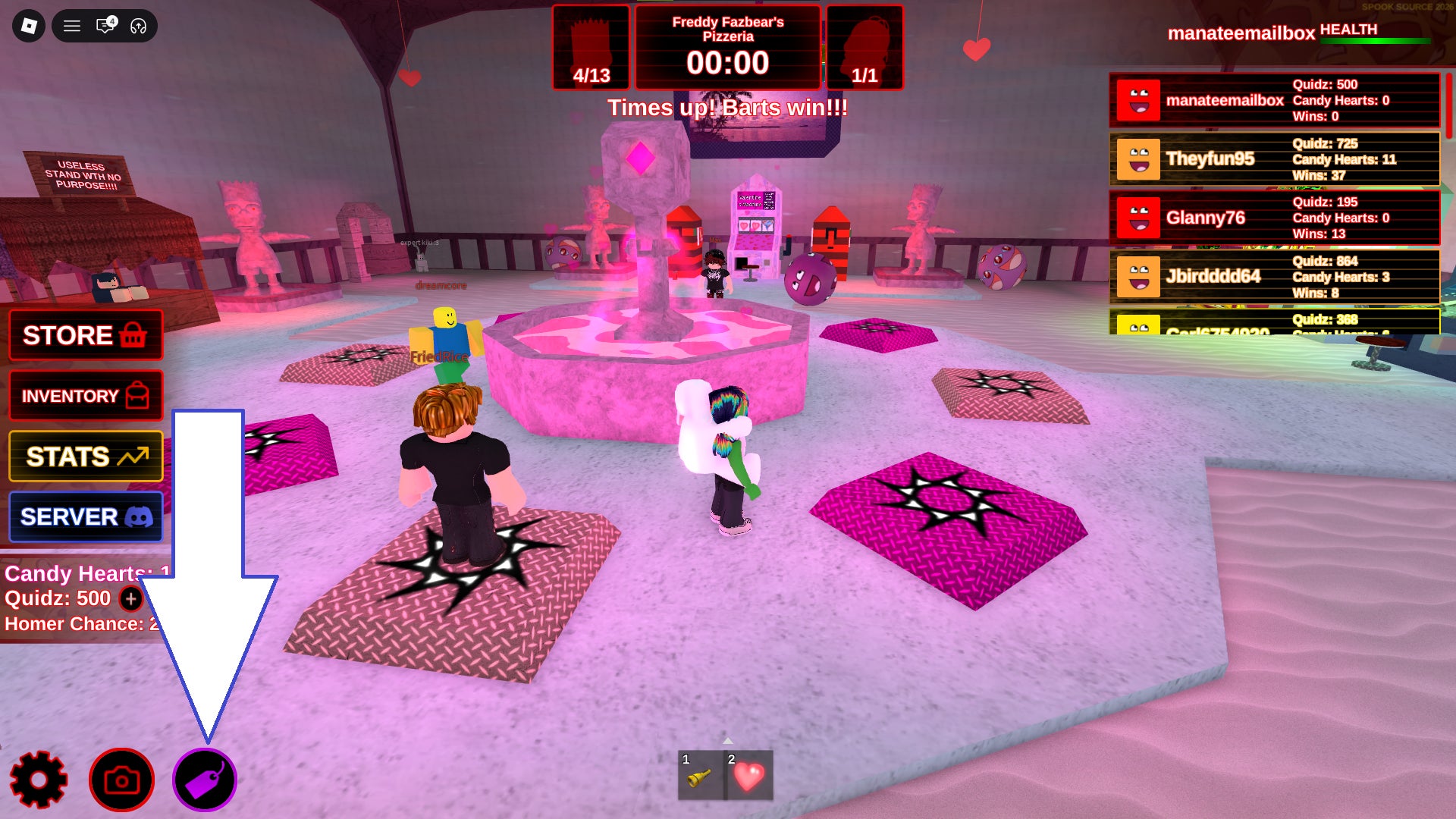
Task: Open the Roblox chat icon
Action: tap(105, 26)
